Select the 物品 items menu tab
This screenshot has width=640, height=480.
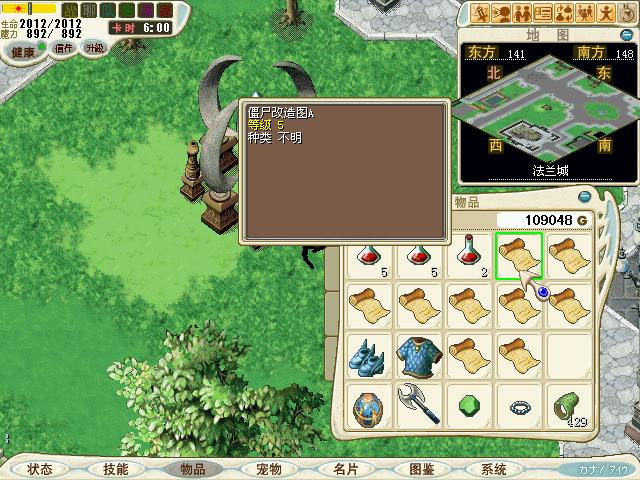(192, 469)
